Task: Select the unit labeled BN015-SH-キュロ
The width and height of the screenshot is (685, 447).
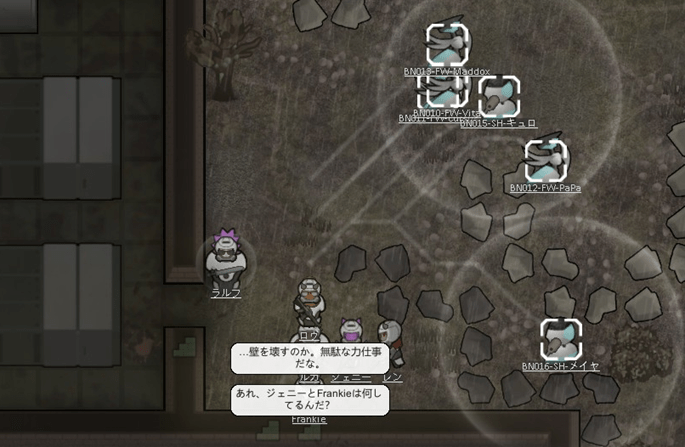Action: pos(498,98)
